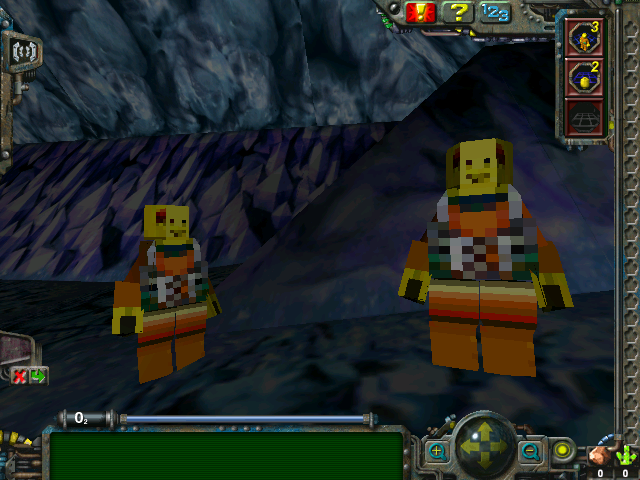Select the Rock Raider teleport icon

(584, 37)
